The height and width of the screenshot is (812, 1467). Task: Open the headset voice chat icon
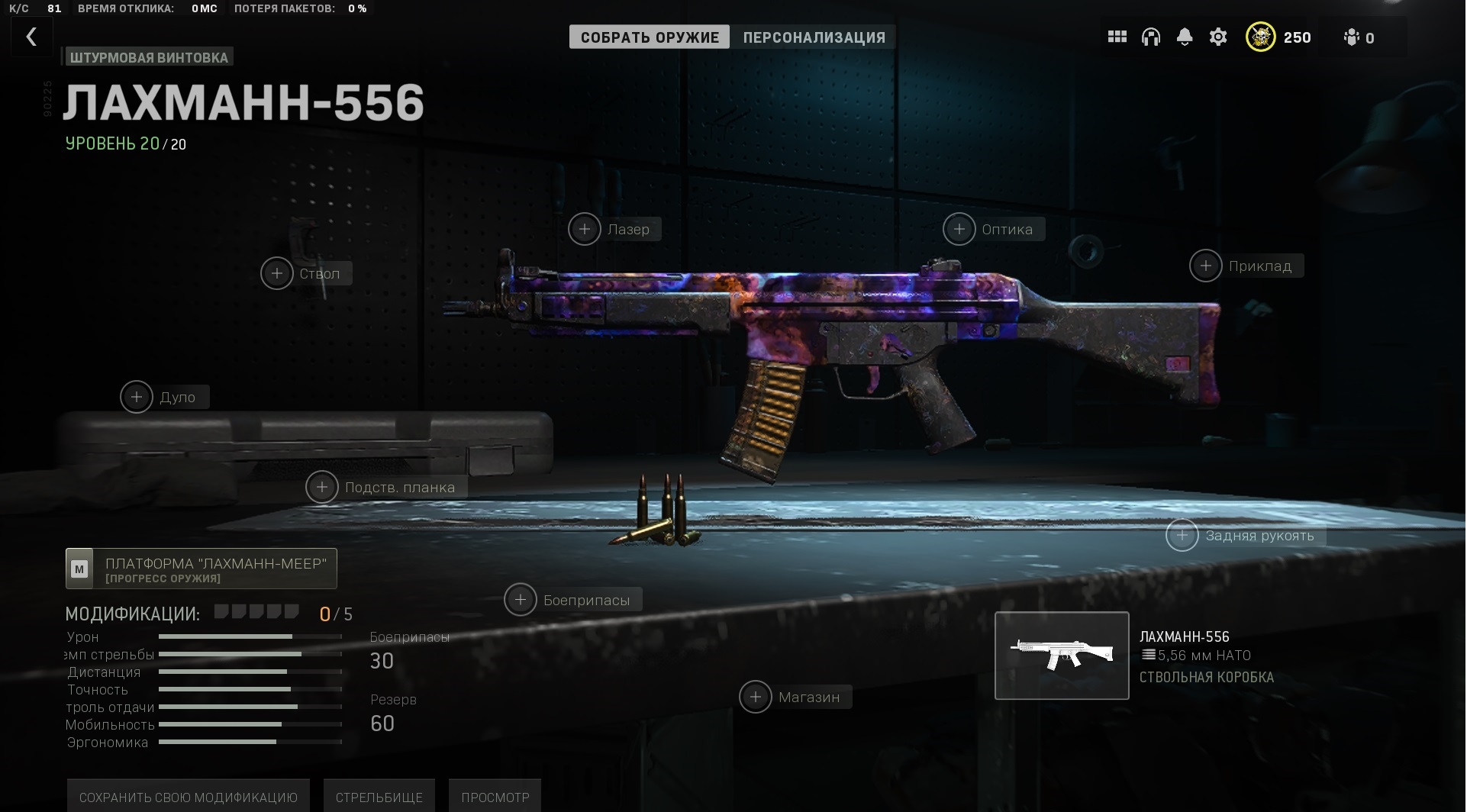coord(1150,37)
